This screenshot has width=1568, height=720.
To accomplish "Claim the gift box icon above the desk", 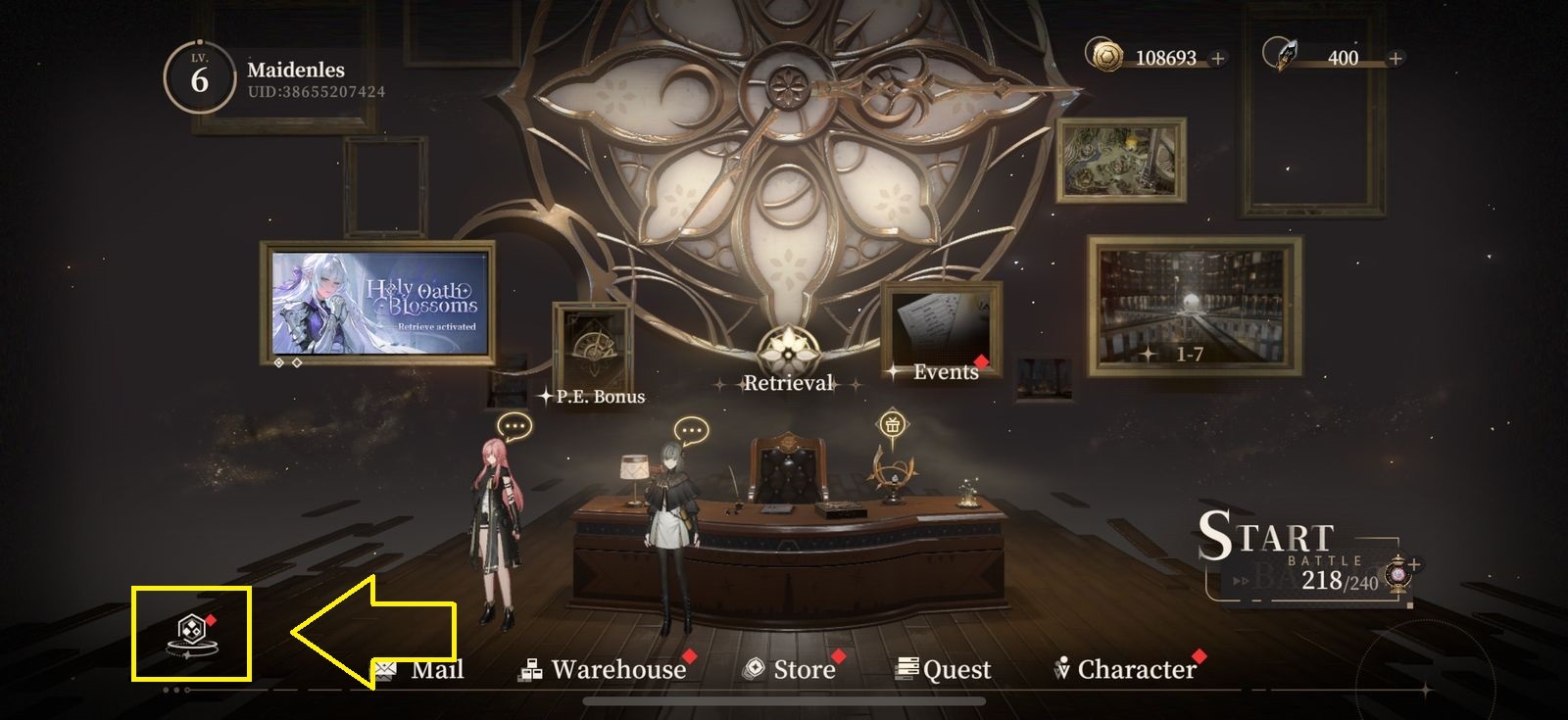I will 891,426.
